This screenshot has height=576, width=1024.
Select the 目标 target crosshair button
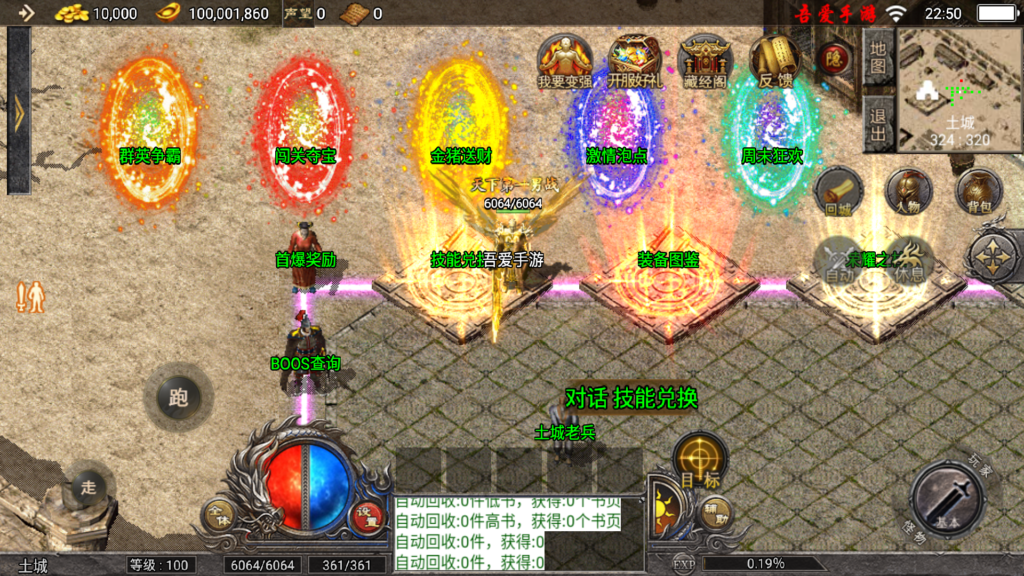(700, 462)
